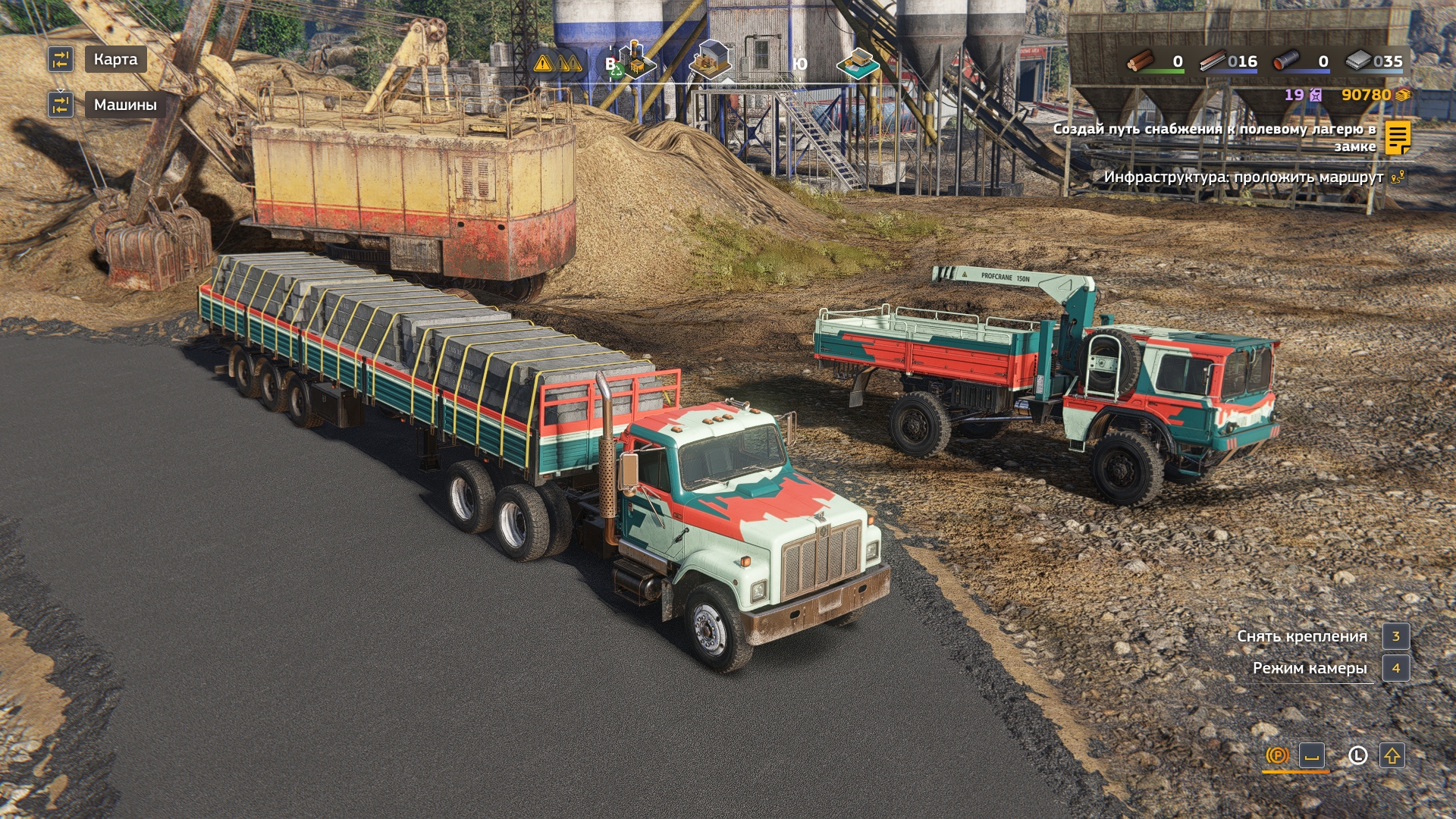Open the Карта map button
Screen dimensions: 1456x819
(115, 59)
